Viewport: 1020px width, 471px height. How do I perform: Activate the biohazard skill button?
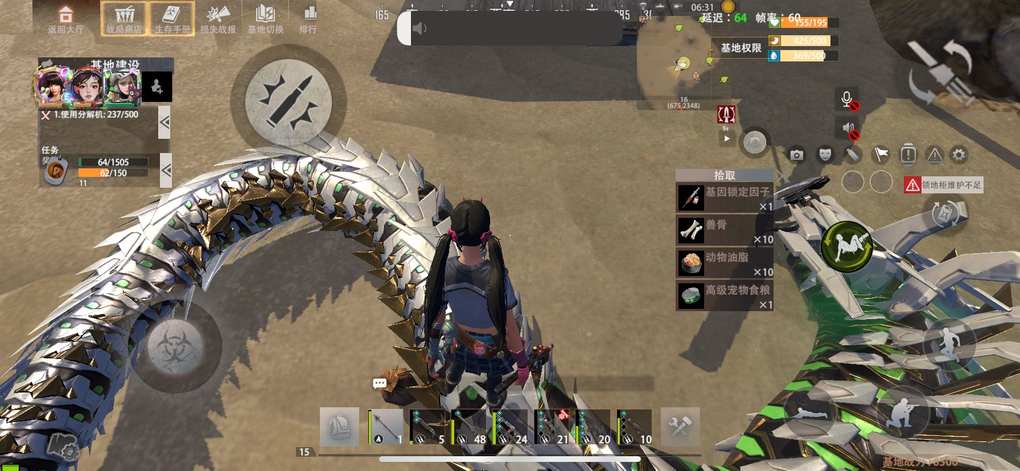(x=177, y=346)
